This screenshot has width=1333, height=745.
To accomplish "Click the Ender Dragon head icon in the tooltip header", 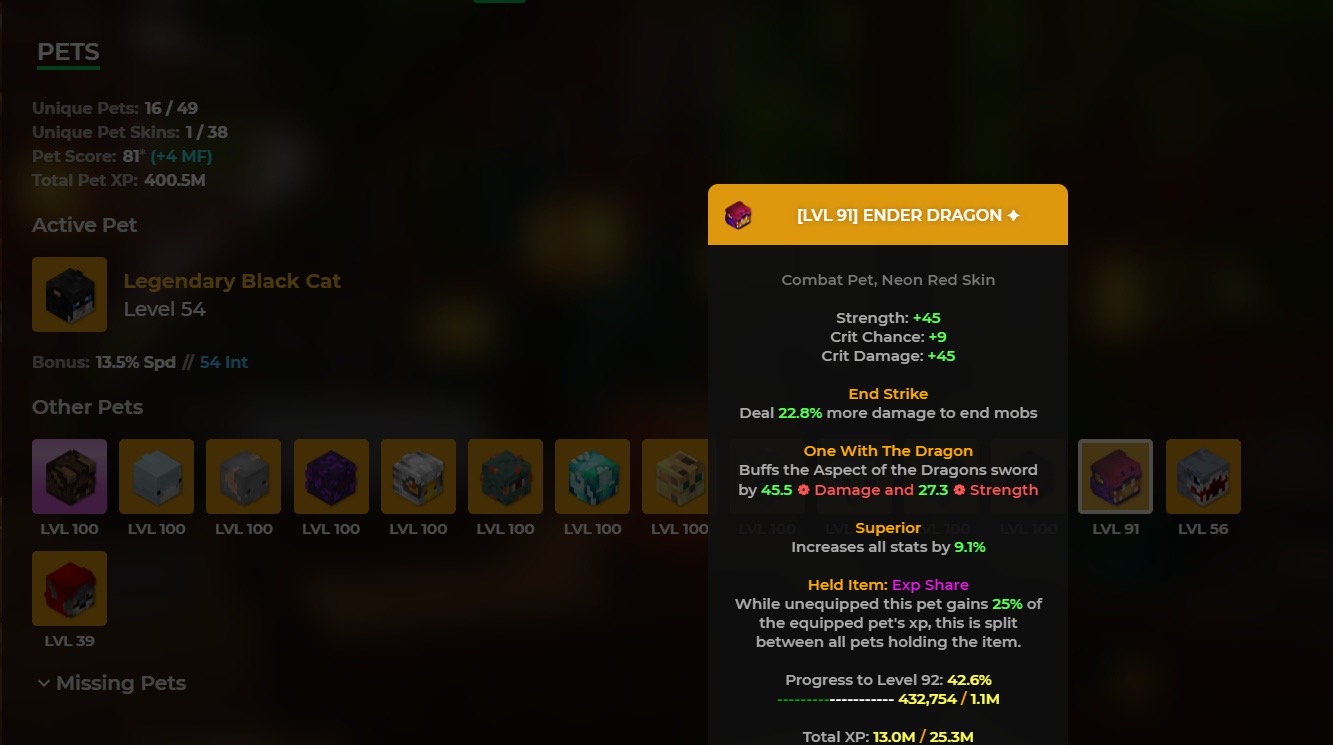I will click(738, 215).
